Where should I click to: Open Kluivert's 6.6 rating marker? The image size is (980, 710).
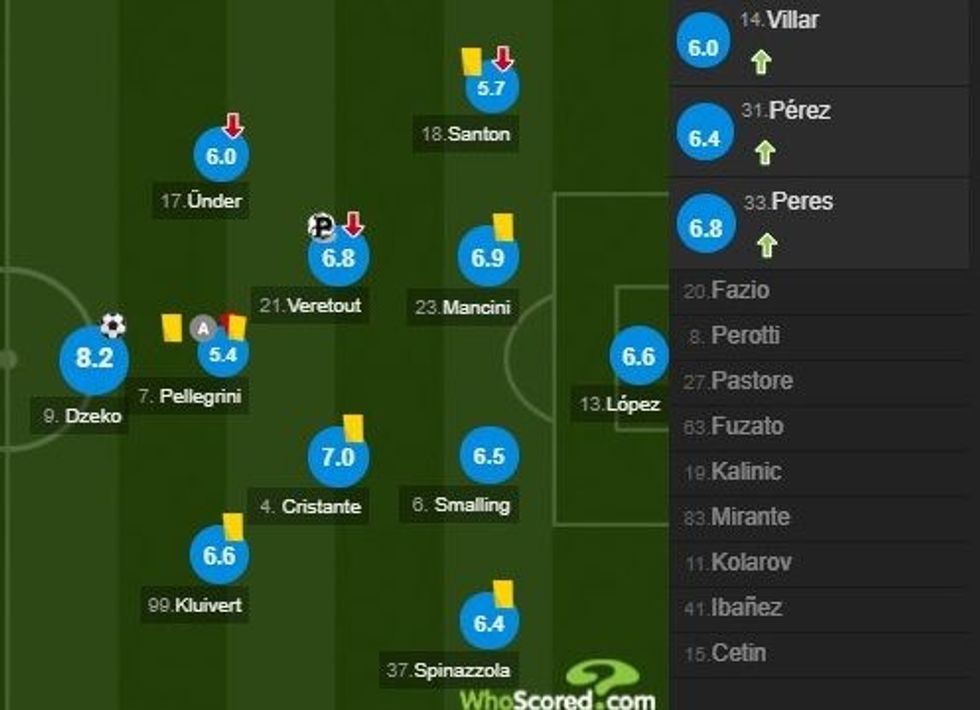click(x=219, y=555)
